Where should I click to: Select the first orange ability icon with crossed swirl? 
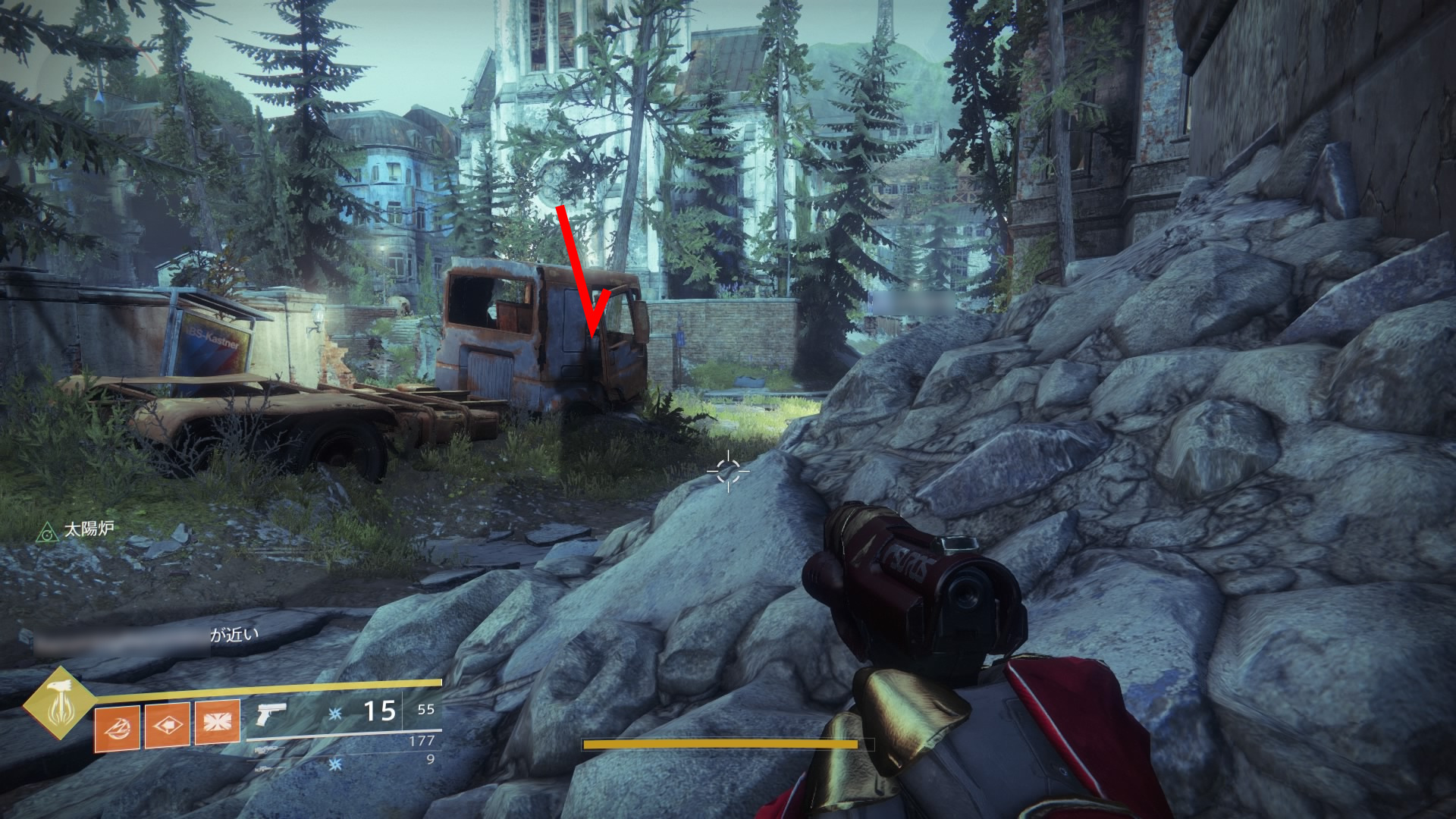[117, 726]
